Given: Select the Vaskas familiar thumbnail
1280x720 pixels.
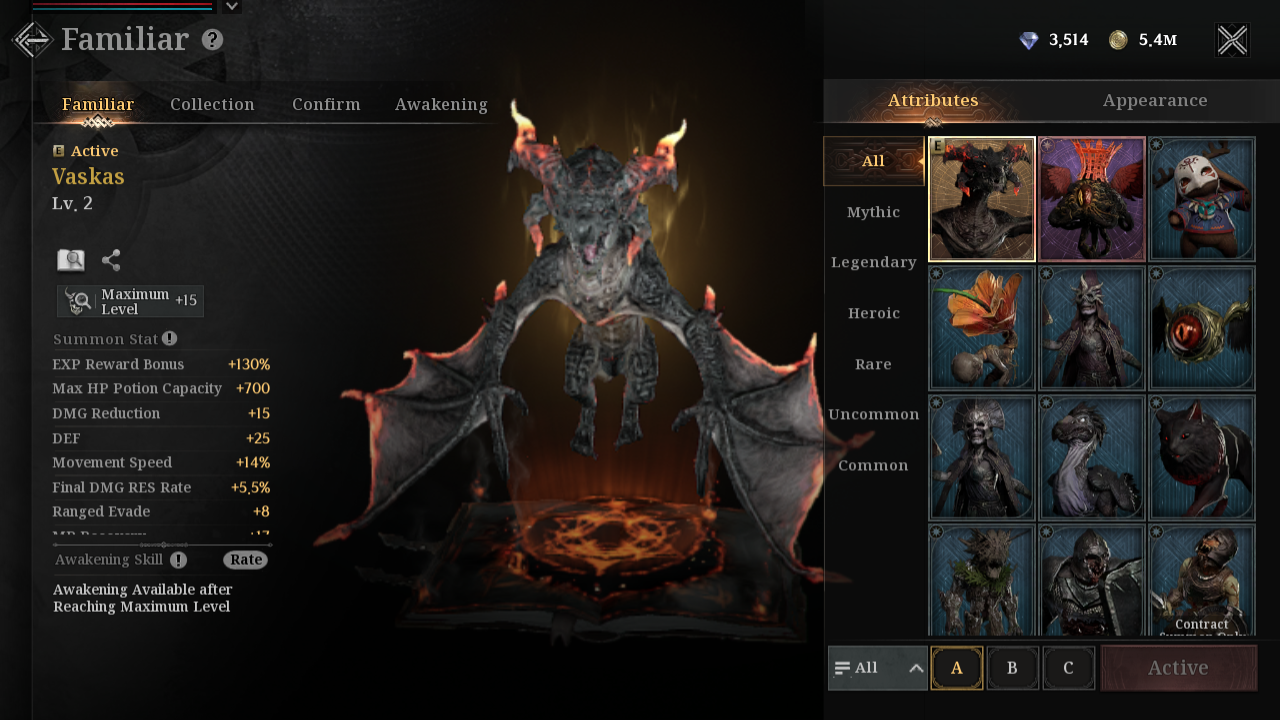Looking at the screenshot, I should pyautogui.click(x=982, y=199).
